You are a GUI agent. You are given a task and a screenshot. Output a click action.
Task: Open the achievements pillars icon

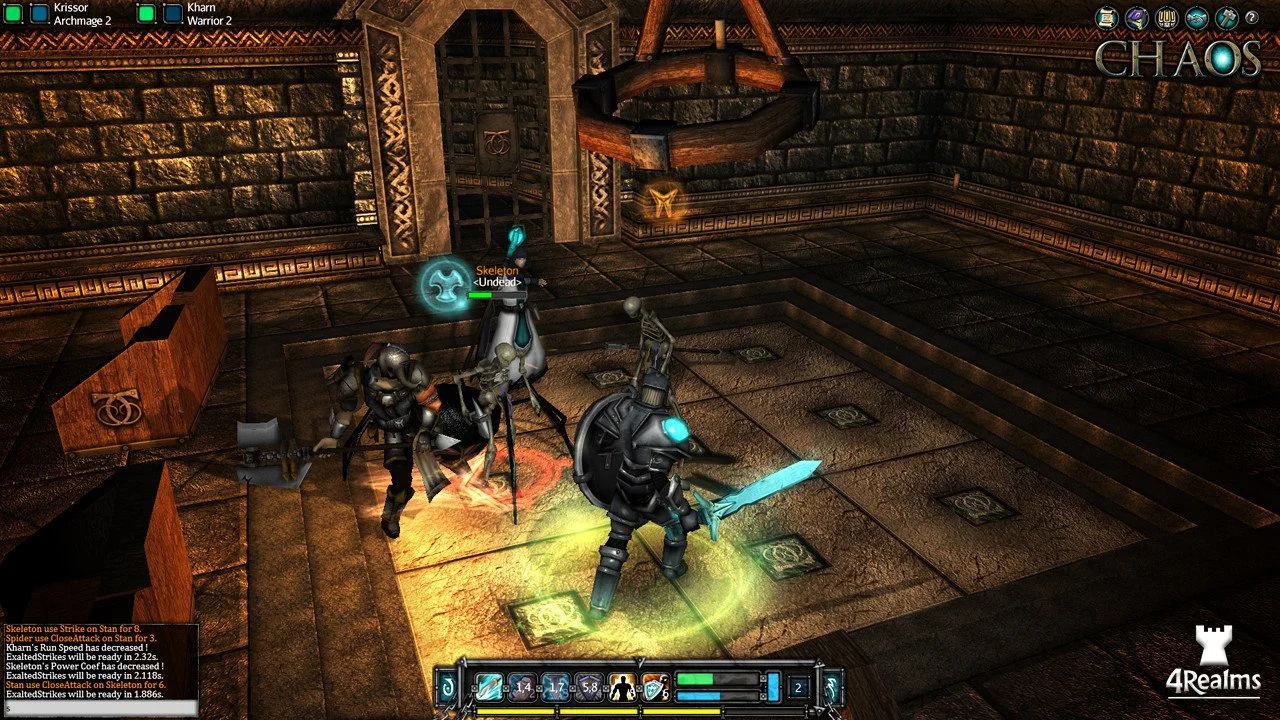pyautogui.click(x=1165, y=17)
